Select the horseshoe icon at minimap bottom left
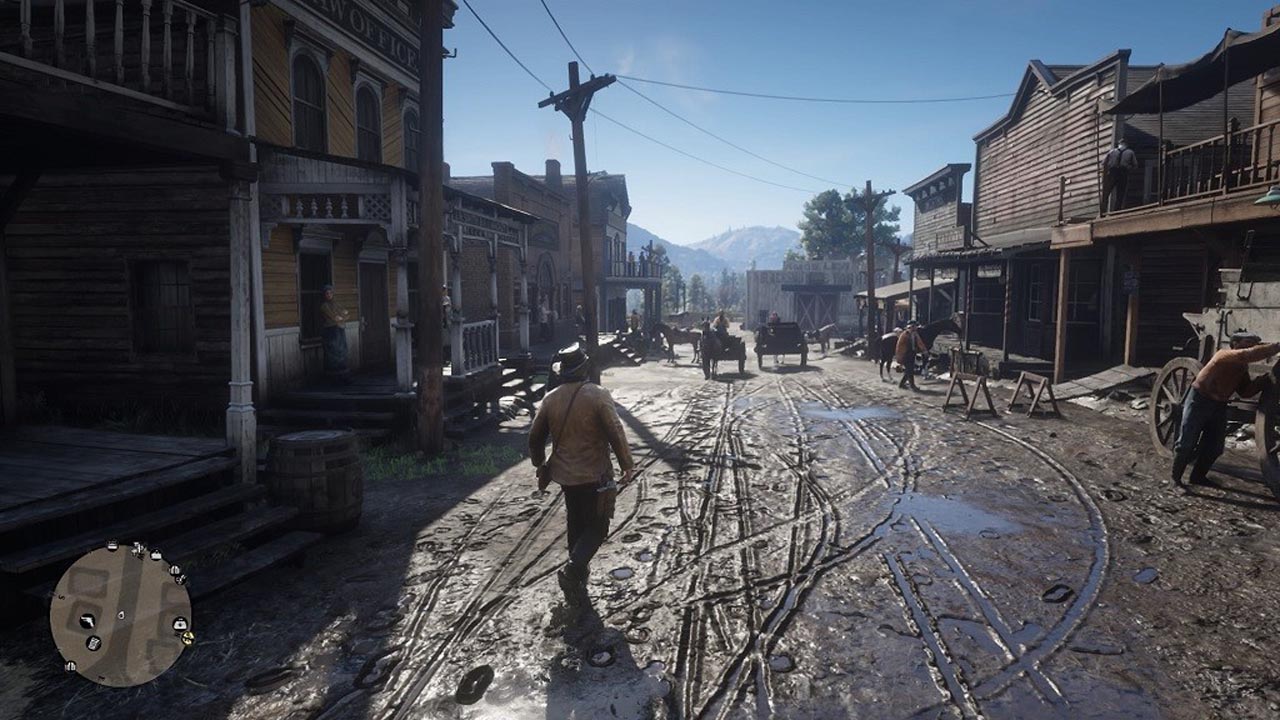This screenshot has width=1280, height=720. 70,666
